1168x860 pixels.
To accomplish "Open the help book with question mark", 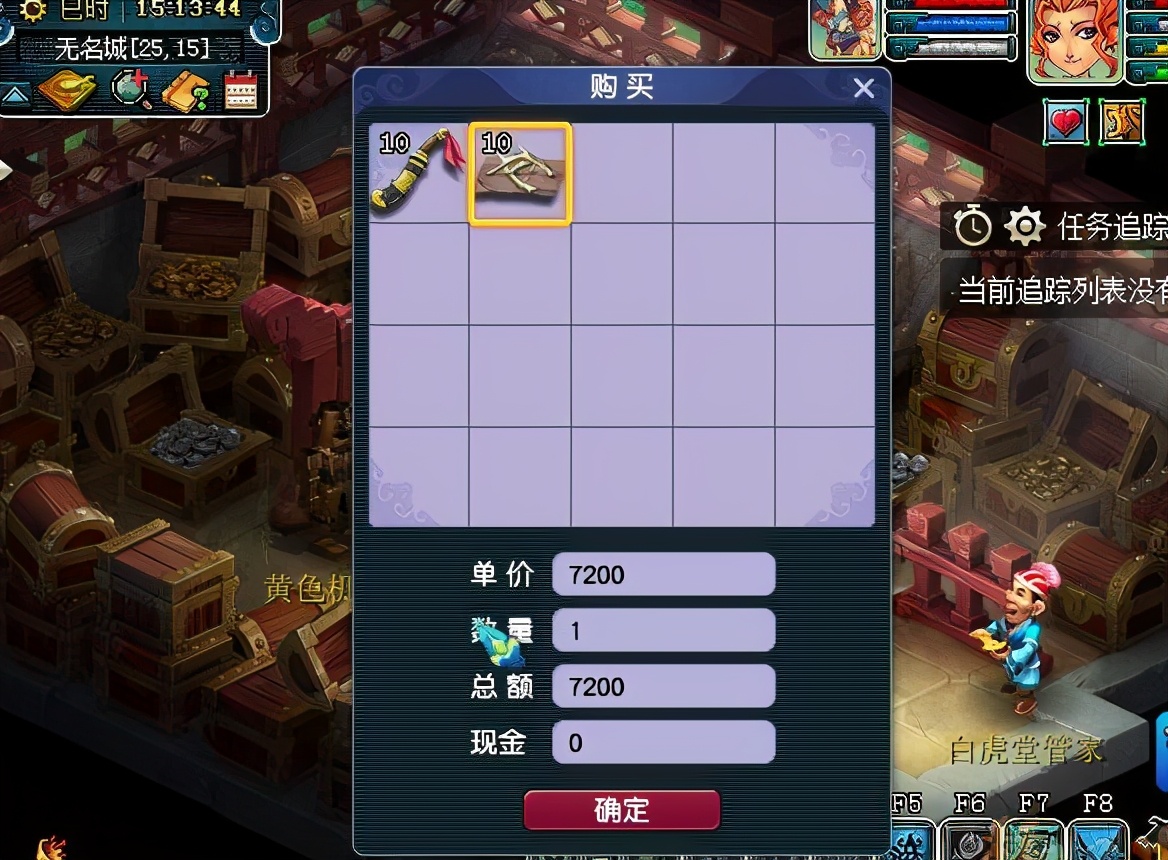I will pyautogui.click(x=186, y=92).
